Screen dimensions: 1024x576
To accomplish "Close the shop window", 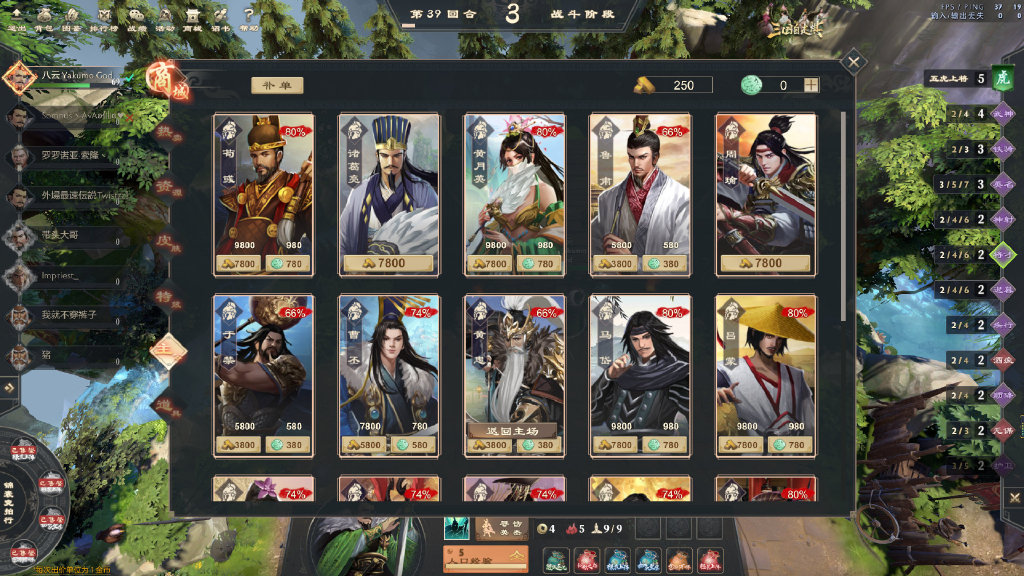I will pos(853,62).
